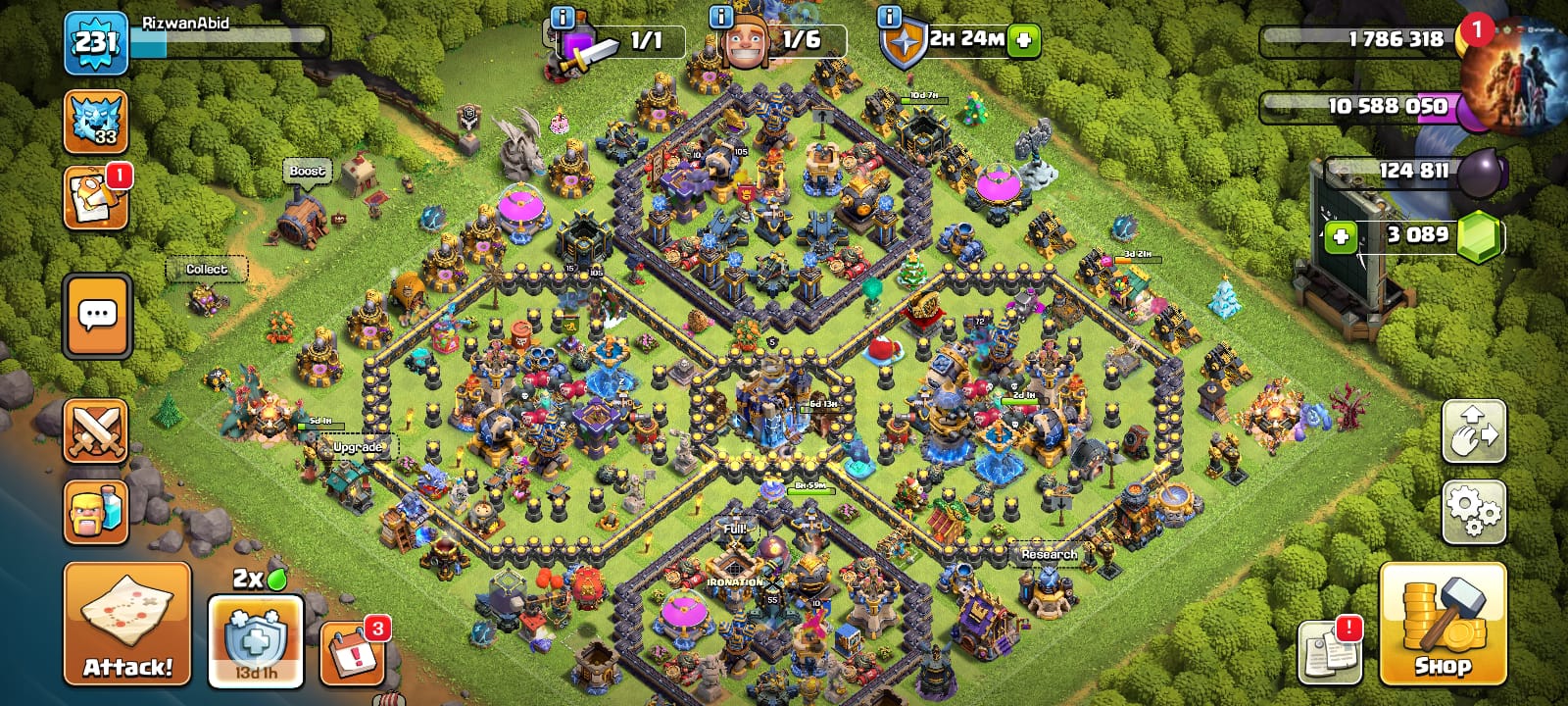This screenshot has height=706, width=1568.
Task: Show the player level 231 profile
Action: [x=96, y=43]
